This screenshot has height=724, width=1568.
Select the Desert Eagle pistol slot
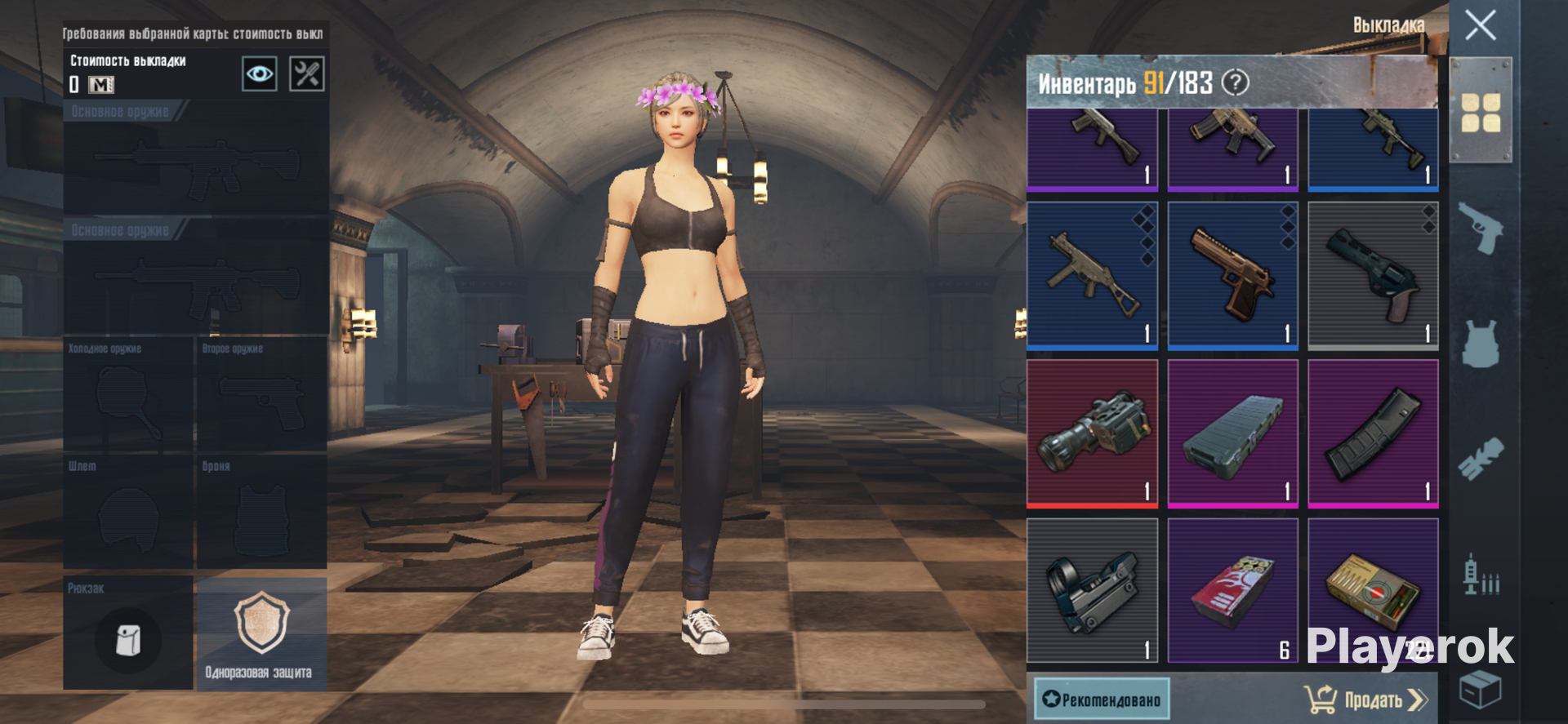click(x=1232, y=276)
